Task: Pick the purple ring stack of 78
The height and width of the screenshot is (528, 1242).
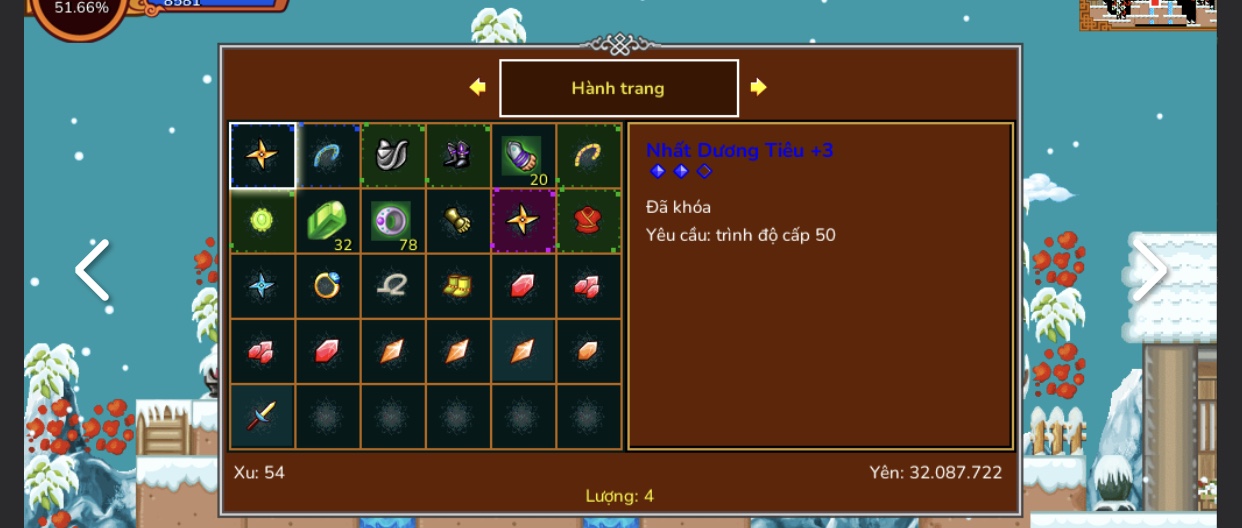Action: pos(392,220)
